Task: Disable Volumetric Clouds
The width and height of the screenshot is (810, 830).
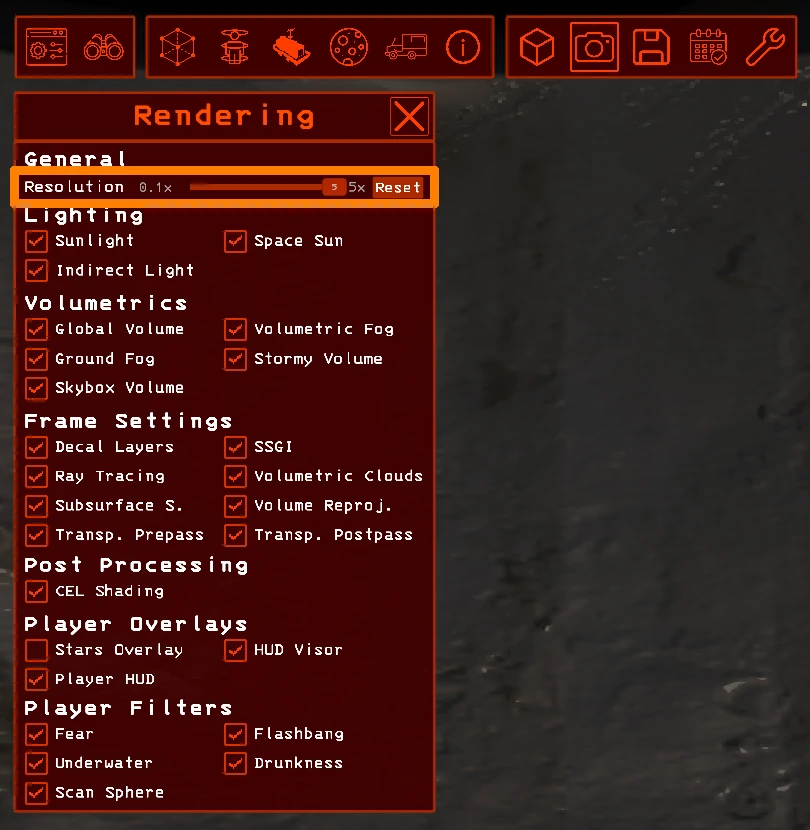Action: 236,476
